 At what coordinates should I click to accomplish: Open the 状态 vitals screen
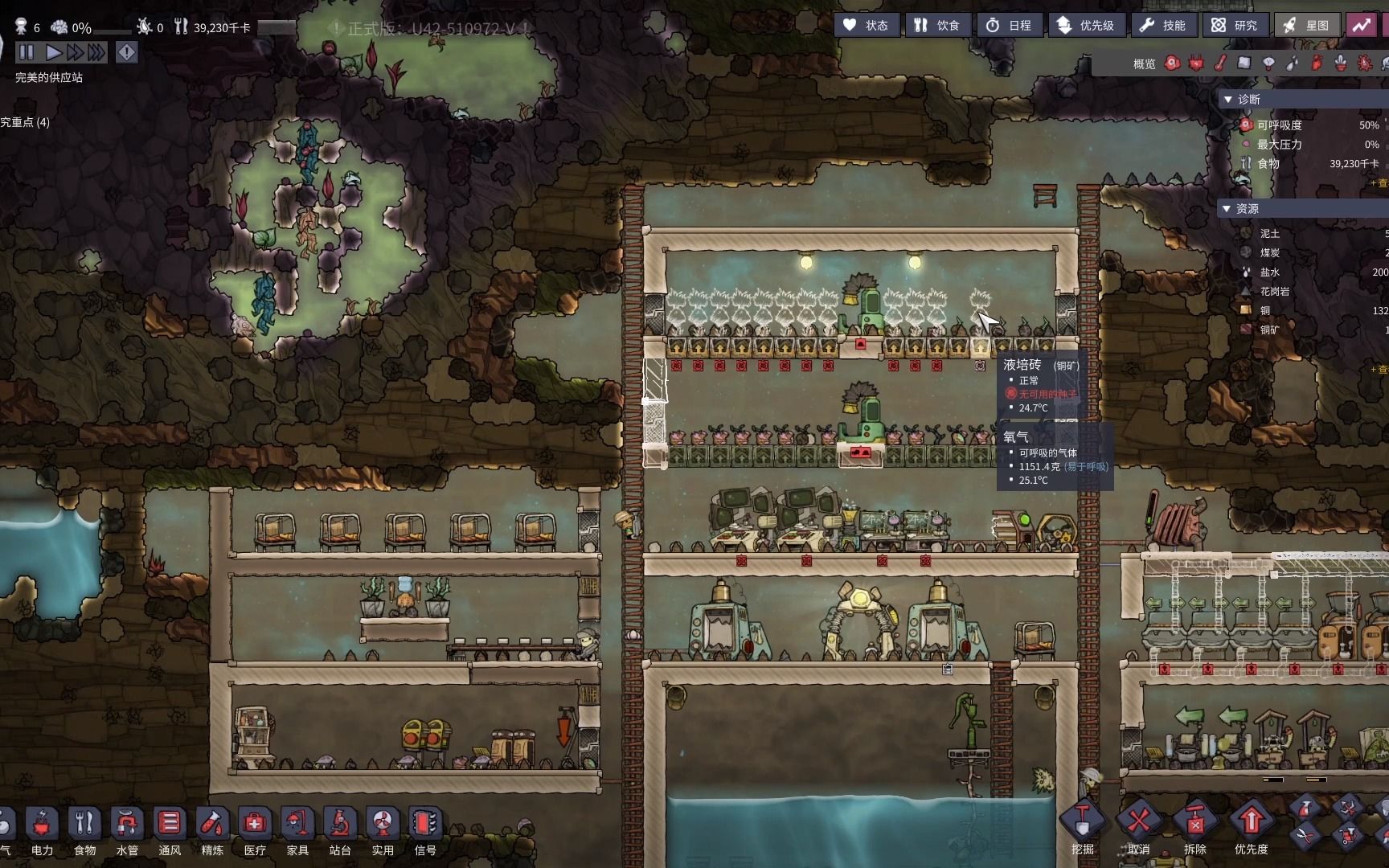coord(866,26)
